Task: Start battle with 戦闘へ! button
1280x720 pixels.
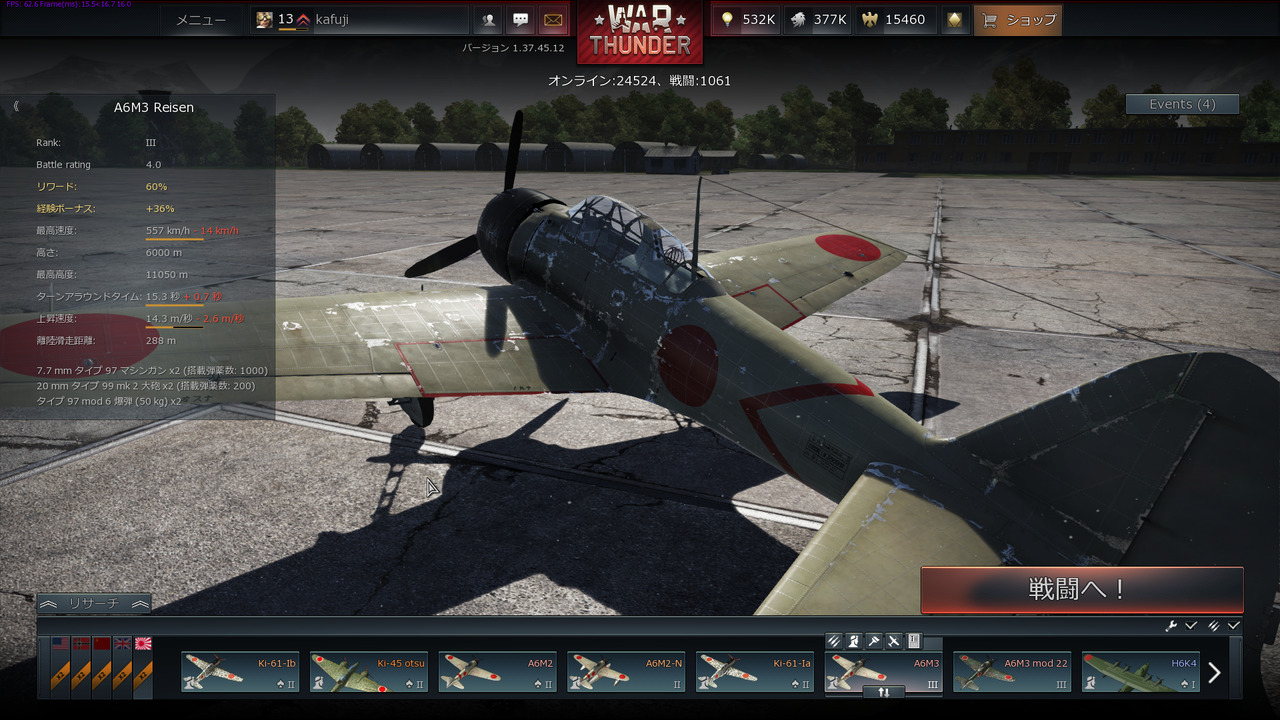Action: pyautogui.click(x=1081, y=589)
